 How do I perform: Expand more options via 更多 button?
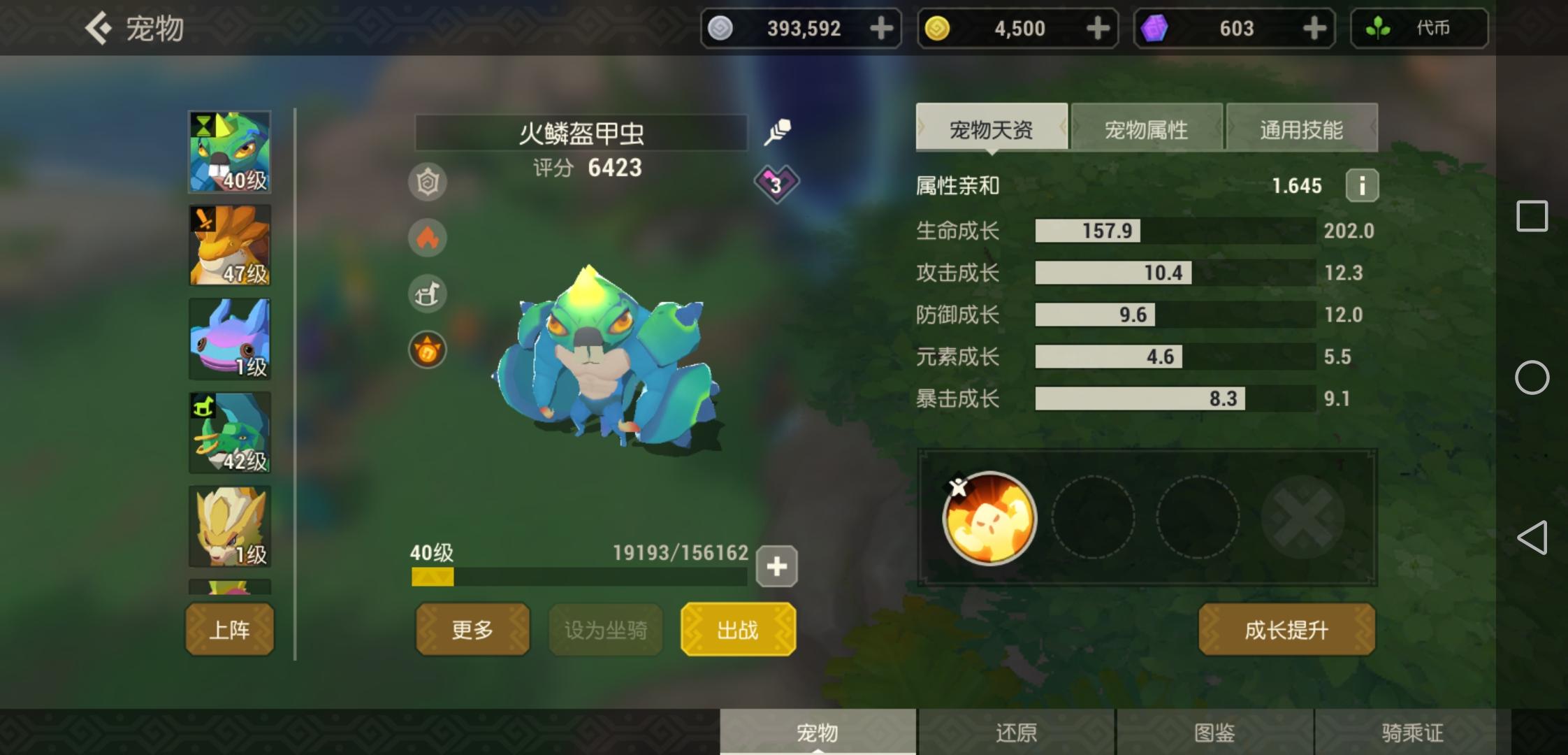(472, 629)
